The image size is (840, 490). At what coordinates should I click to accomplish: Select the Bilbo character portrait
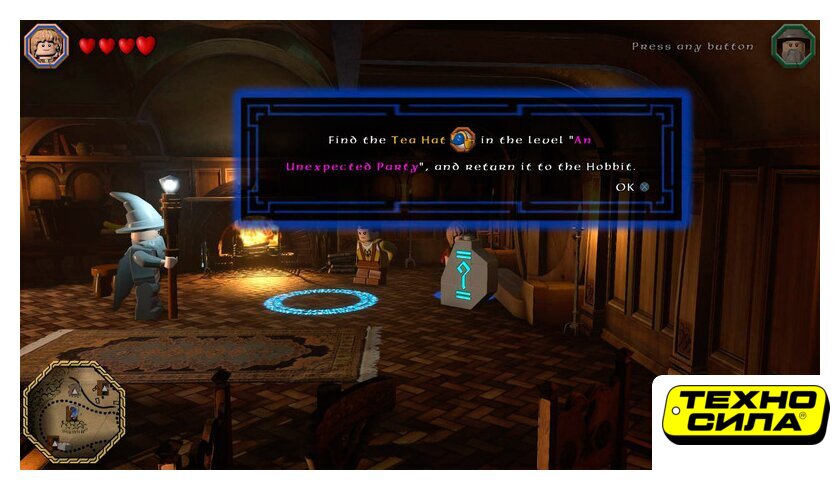click(x=46, y=45)
